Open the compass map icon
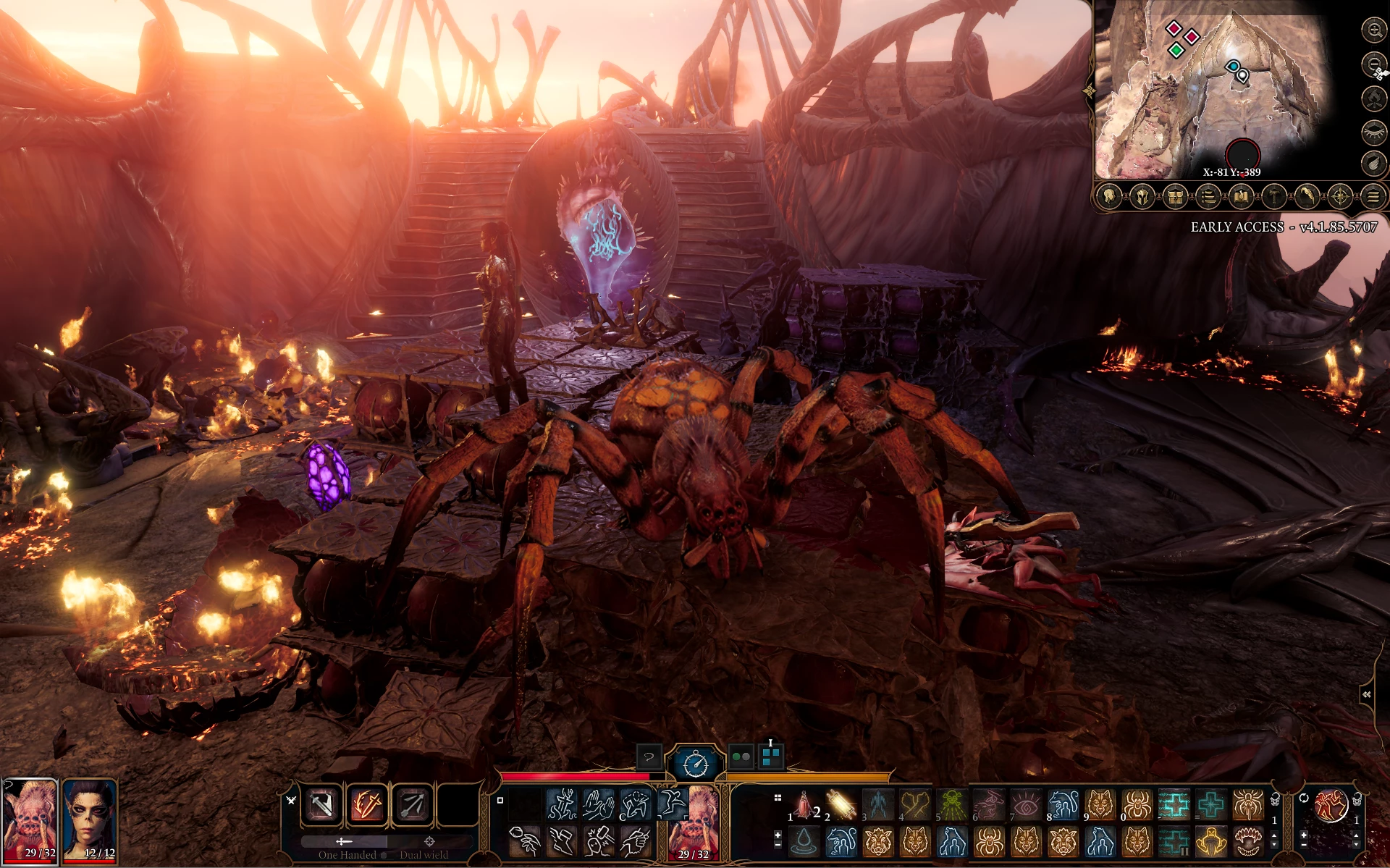 [1339, 196]
